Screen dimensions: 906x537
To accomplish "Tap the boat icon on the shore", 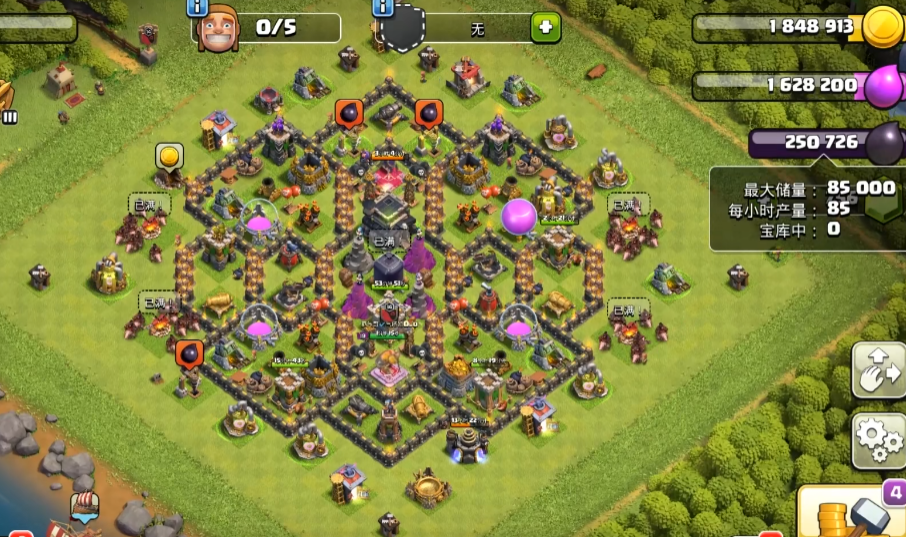I will tap(85, 507).
